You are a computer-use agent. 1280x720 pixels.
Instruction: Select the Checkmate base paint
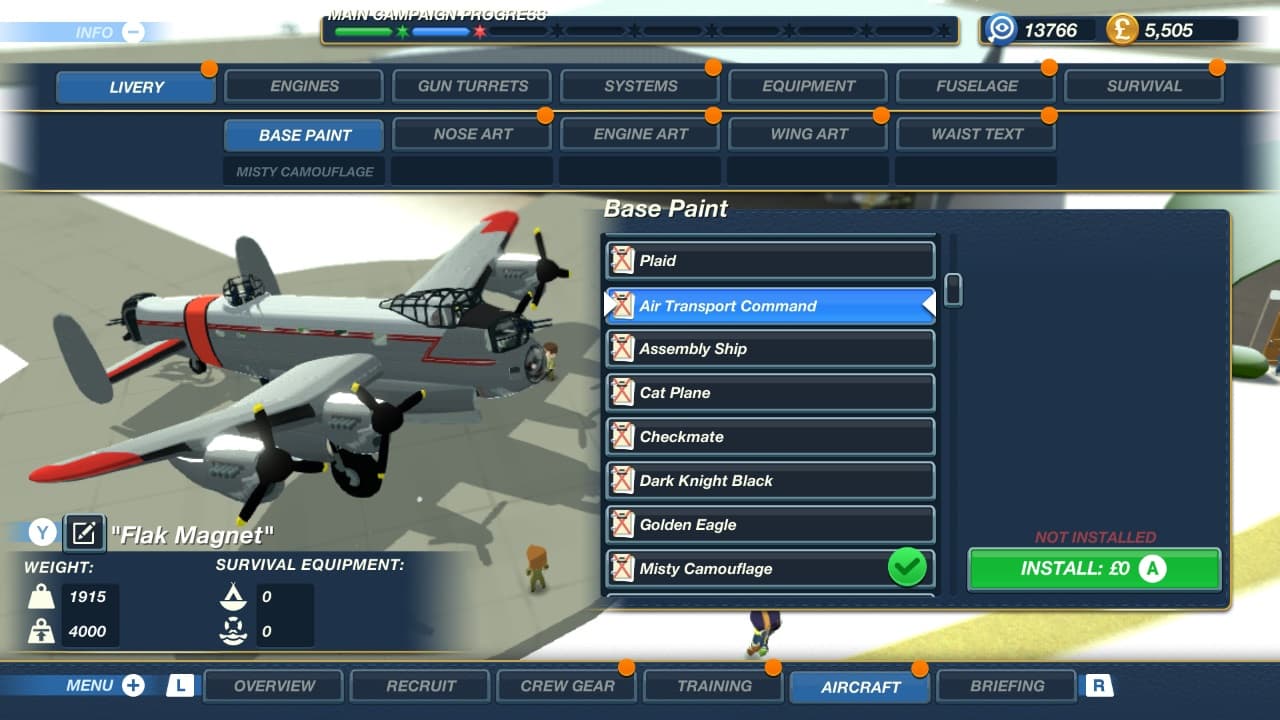click(769, 437)
